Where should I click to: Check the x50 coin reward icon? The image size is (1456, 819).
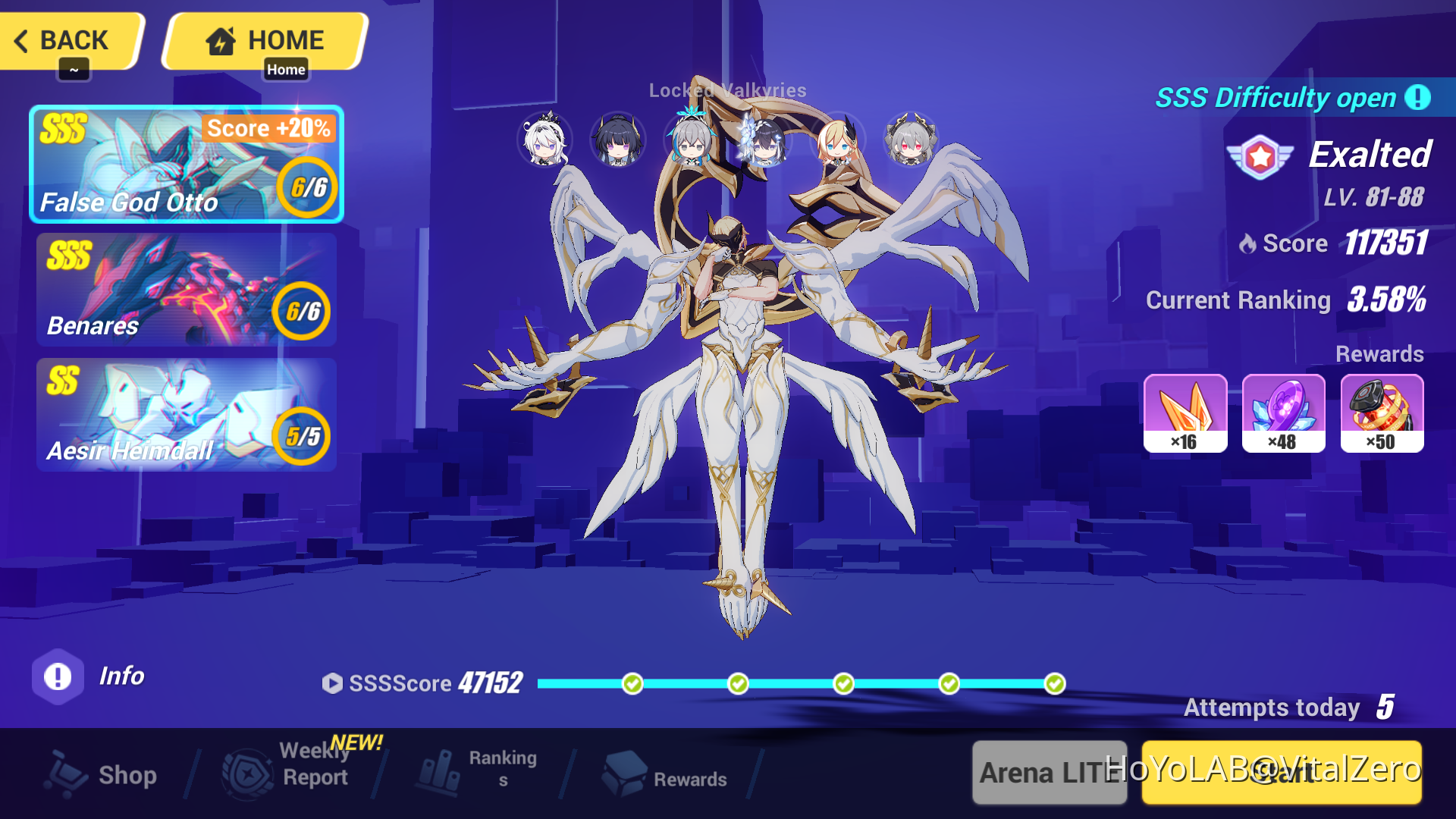click(1382, 413)
